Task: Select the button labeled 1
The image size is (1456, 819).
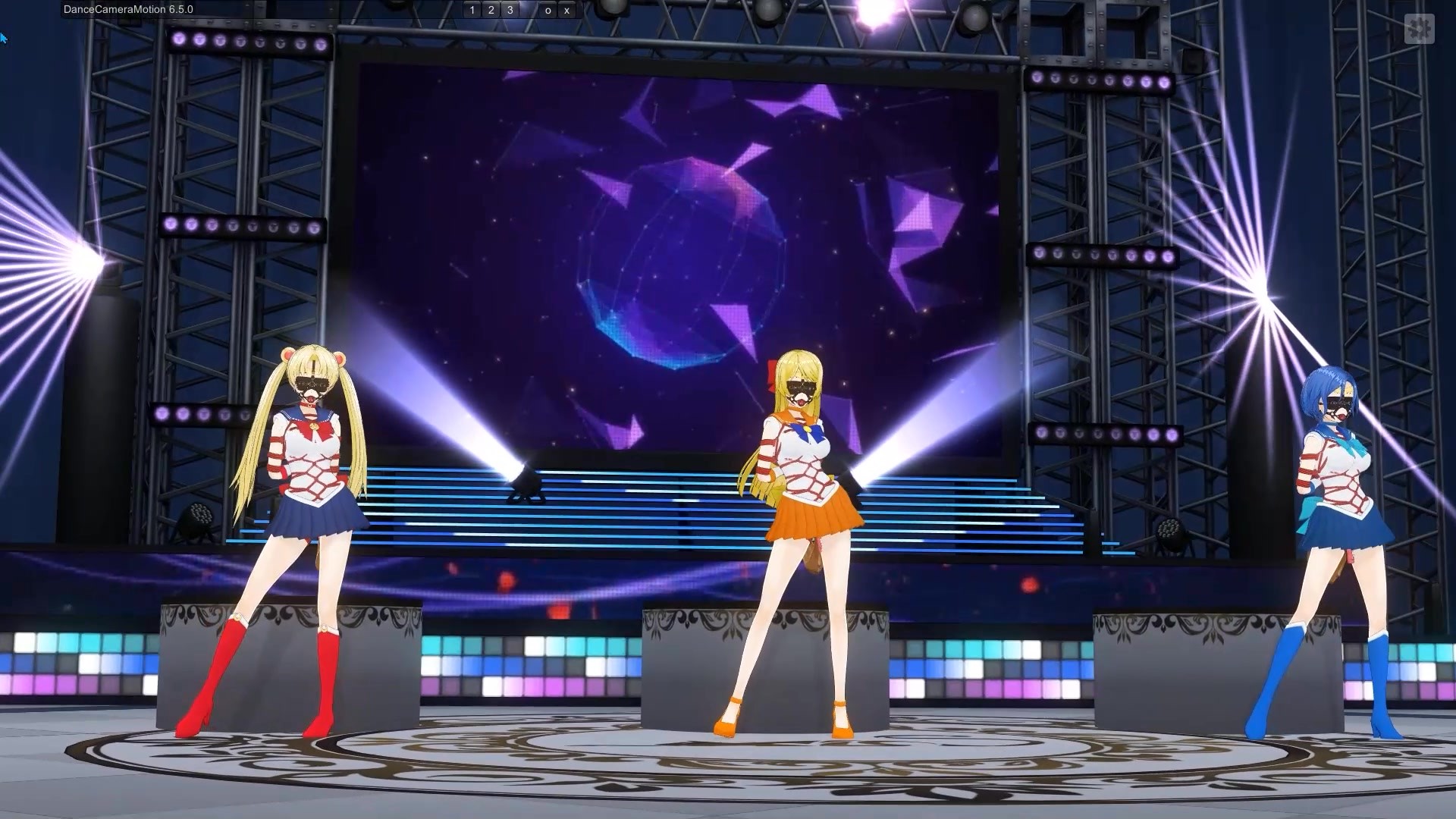Action: pyautogui.click(x=472, y=10)
